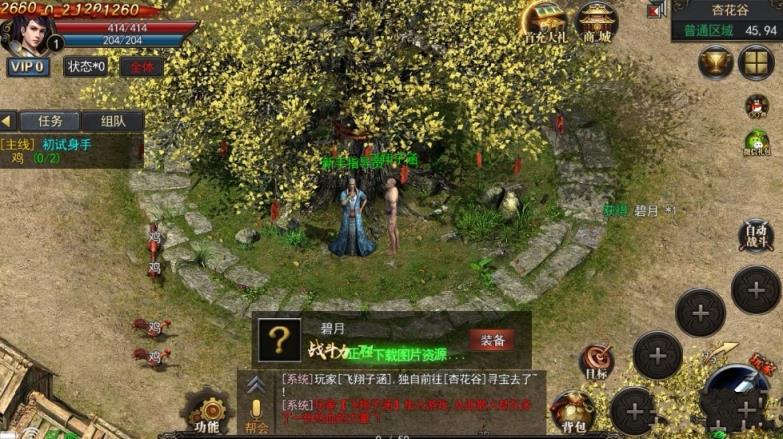Viewport: 783px width, 439px height.
Task: Click the 状态 status button
Action: tap(86, 67)
